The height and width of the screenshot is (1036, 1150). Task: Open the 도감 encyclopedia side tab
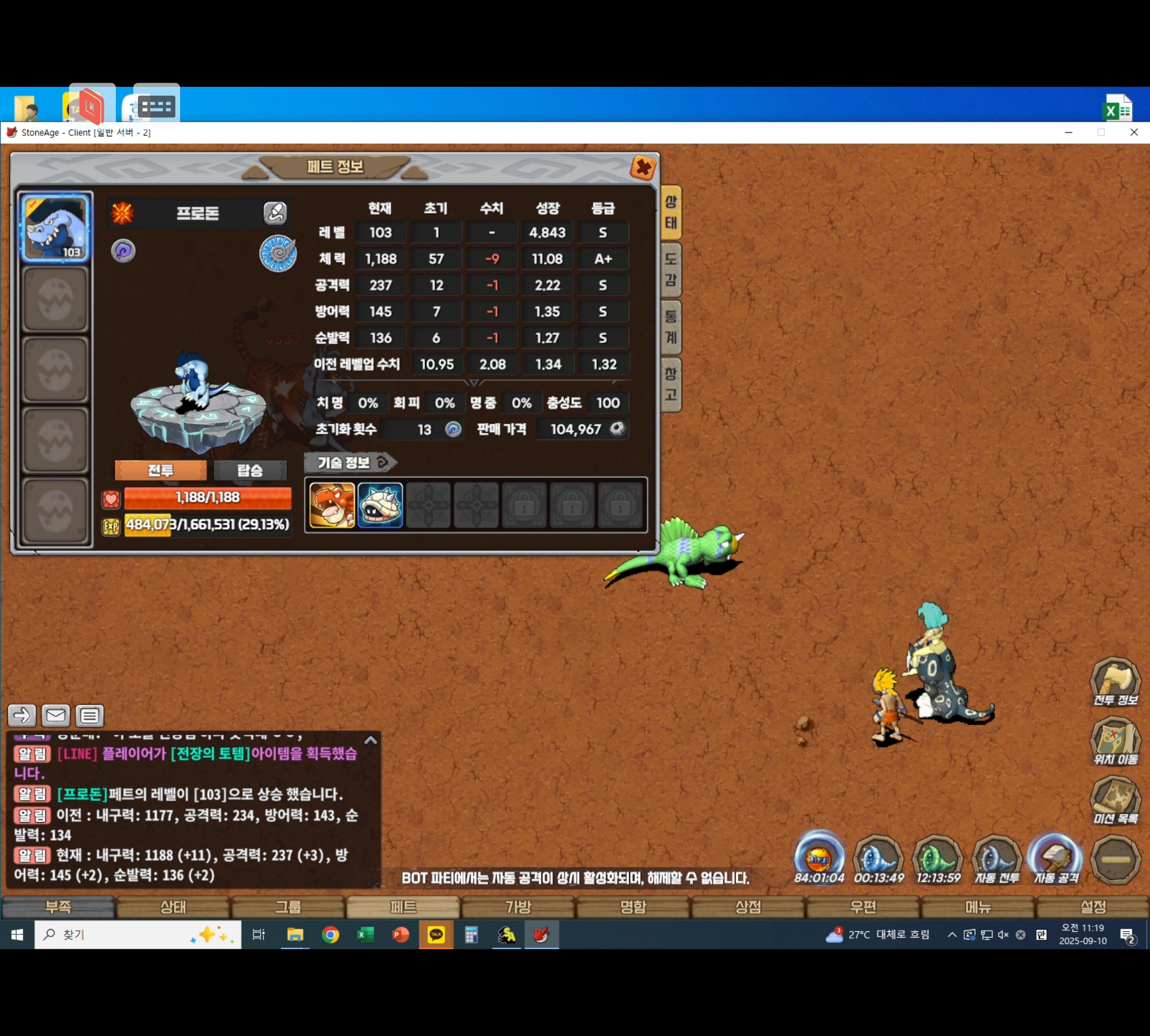671,269
